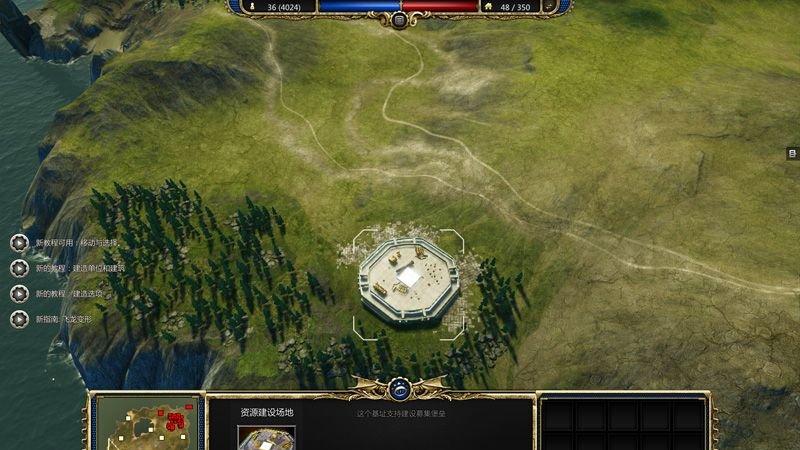This screenshot has width=800, height=450.
Task: Play the 建造单位和建筑 tutorial
Action: (x=19, y=268)
